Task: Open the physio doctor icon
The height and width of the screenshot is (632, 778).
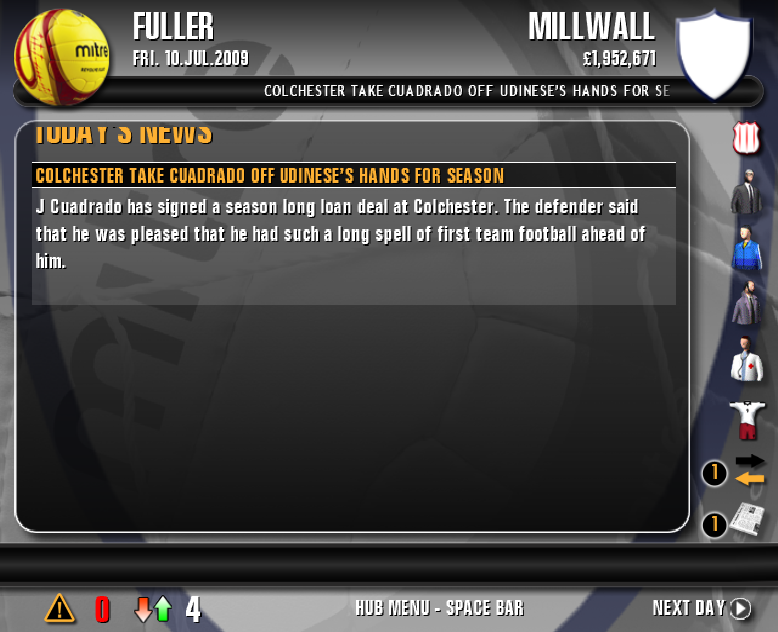Action: 746,360
